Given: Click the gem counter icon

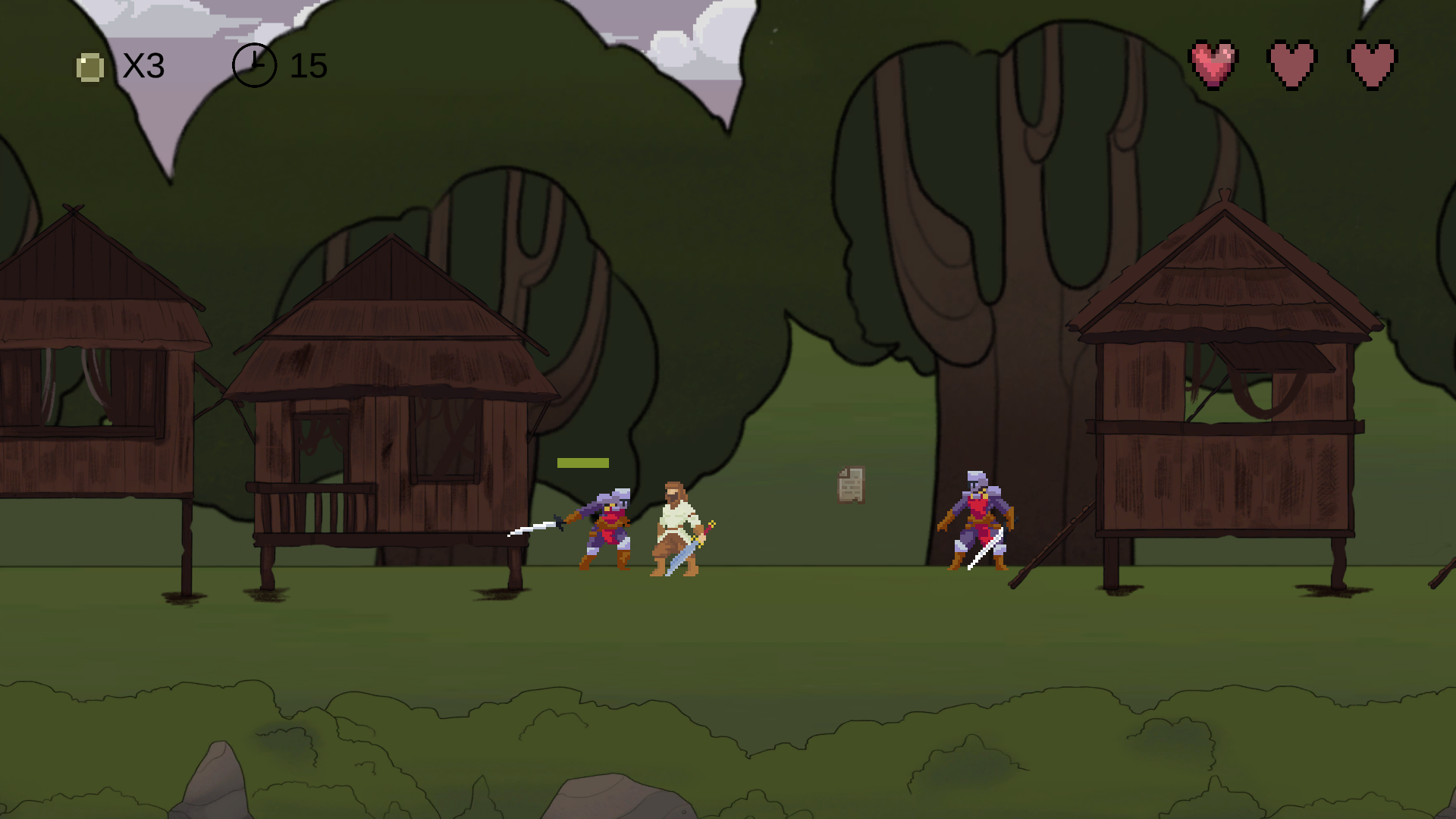Looking at the screenshot, I should [90, 67].
